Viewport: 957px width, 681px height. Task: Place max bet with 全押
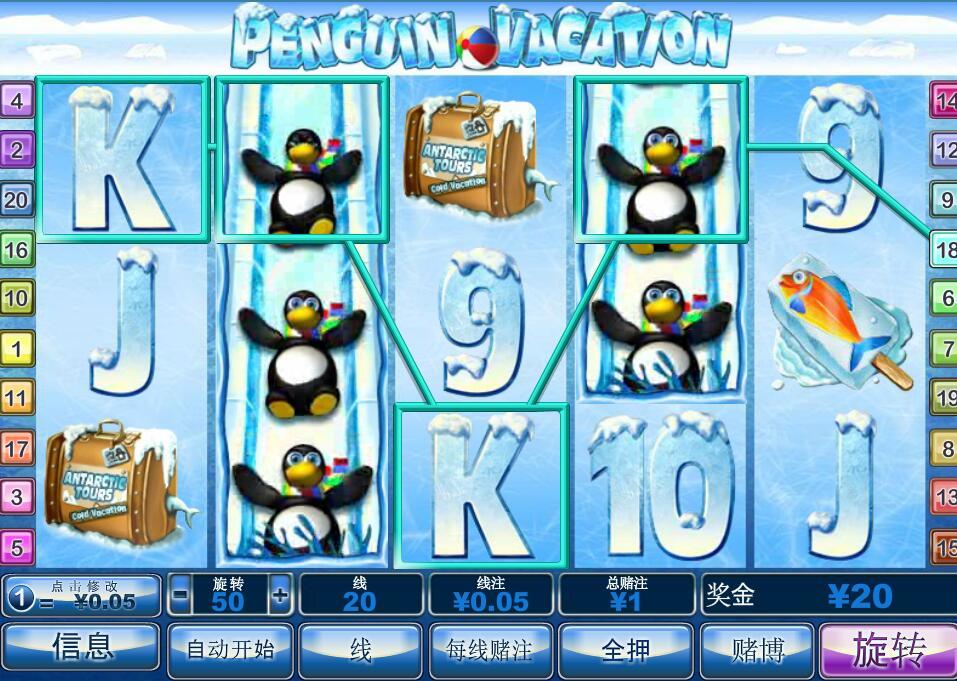pos(626,650)
